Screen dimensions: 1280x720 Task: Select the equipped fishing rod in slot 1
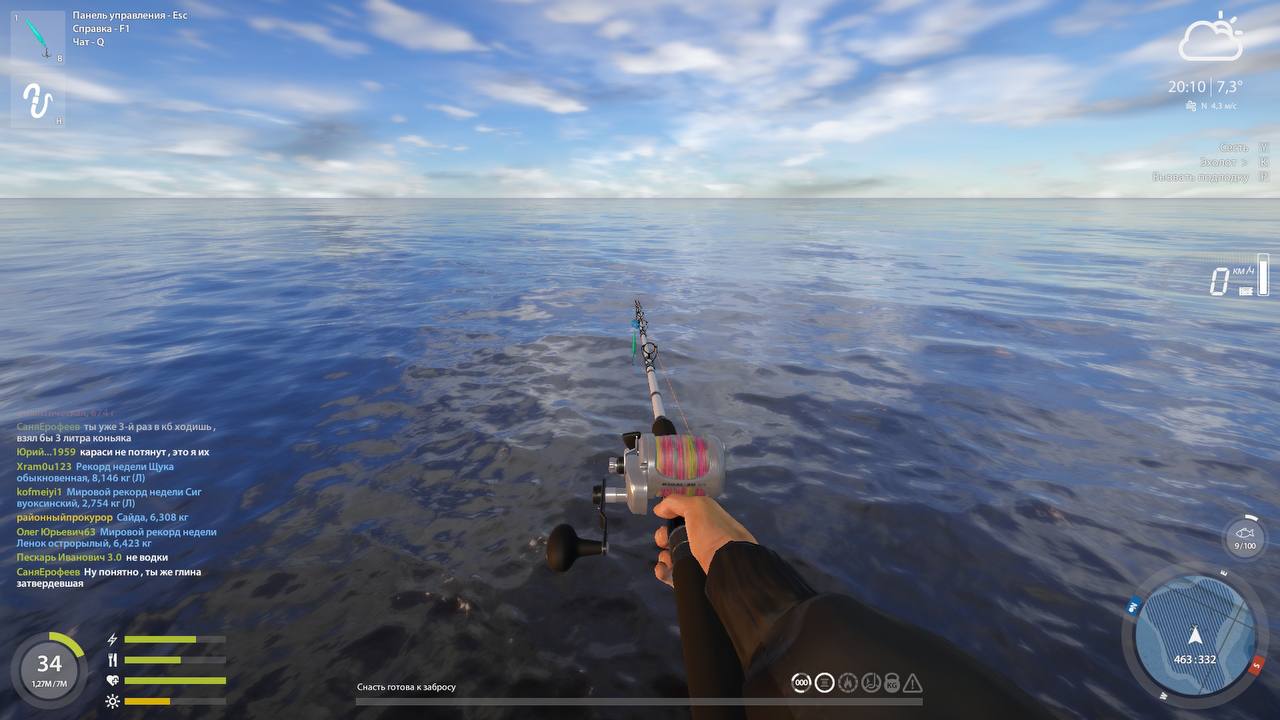(x=35, y=40)
